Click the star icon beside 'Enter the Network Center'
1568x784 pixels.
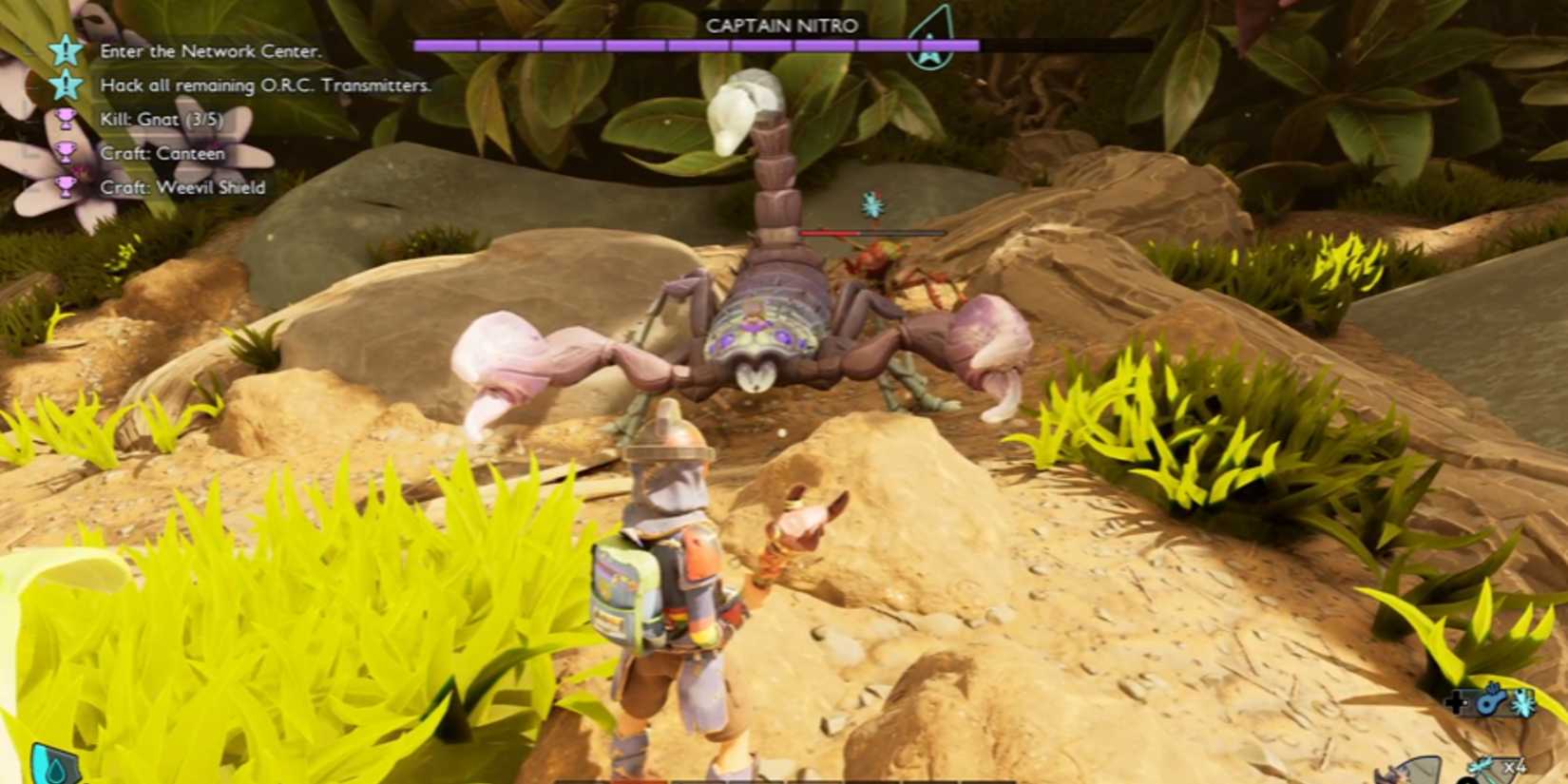64,52
